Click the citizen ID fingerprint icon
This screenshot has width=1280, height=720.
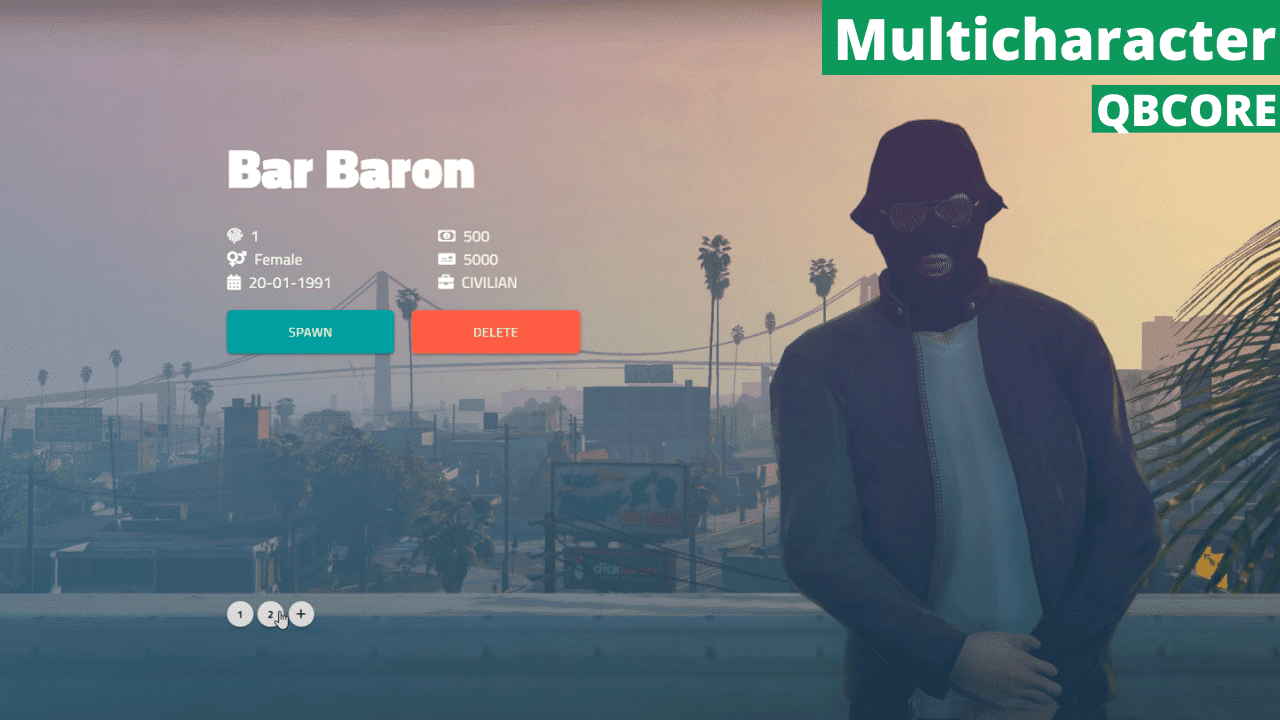point(234,236)
